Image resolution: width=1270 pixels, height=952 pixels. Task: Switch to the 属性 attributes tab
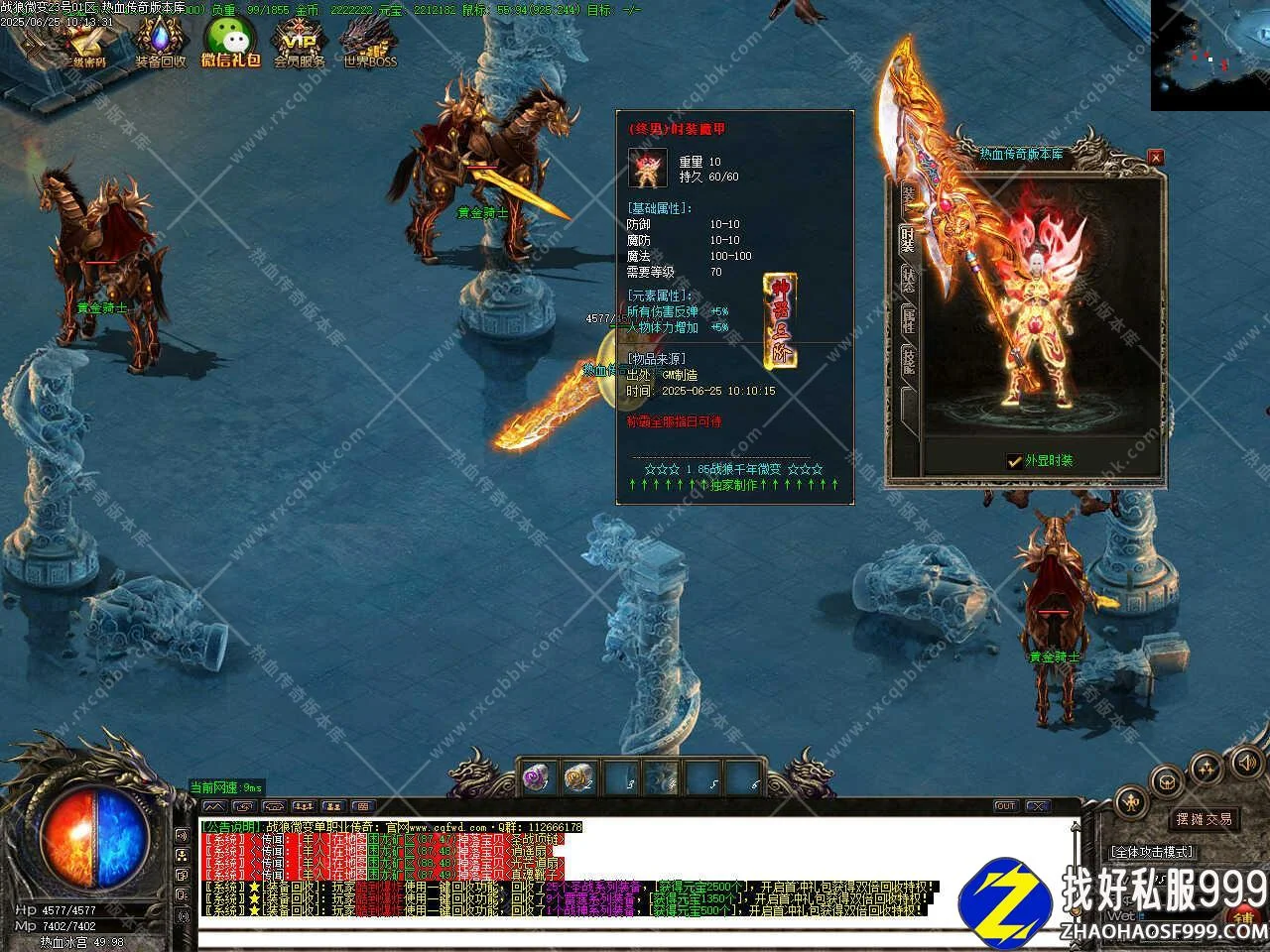click(908, 319)
